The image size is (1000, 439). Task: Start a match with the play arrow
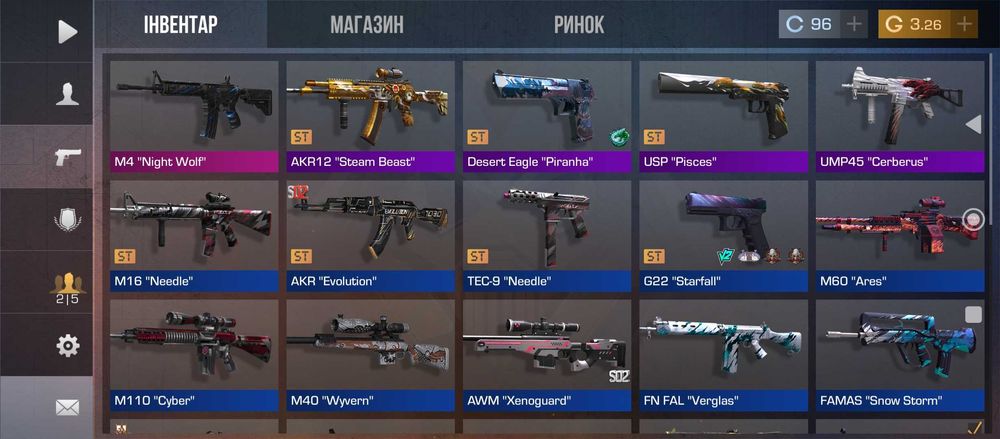[x=67, y=32]
